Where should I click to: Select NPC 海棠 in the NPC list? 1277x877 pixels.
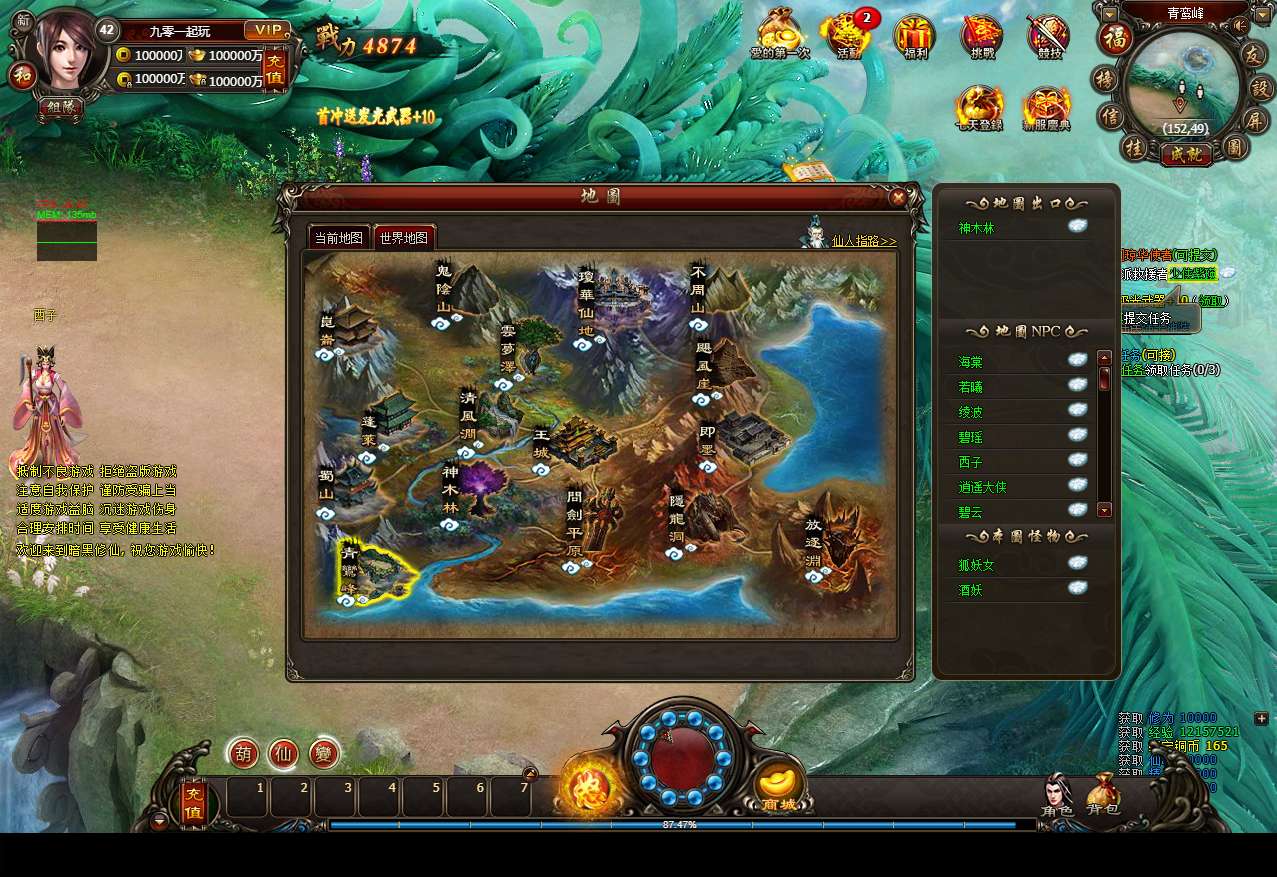(x=971, y=362)
